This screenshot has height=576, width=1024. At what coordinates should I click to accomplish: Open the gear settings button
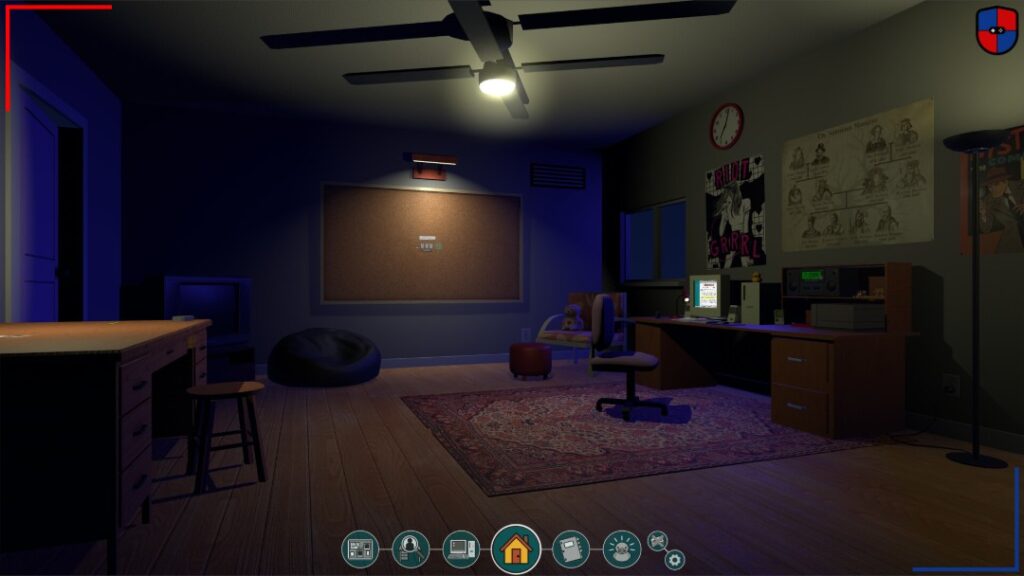[675, 560]
